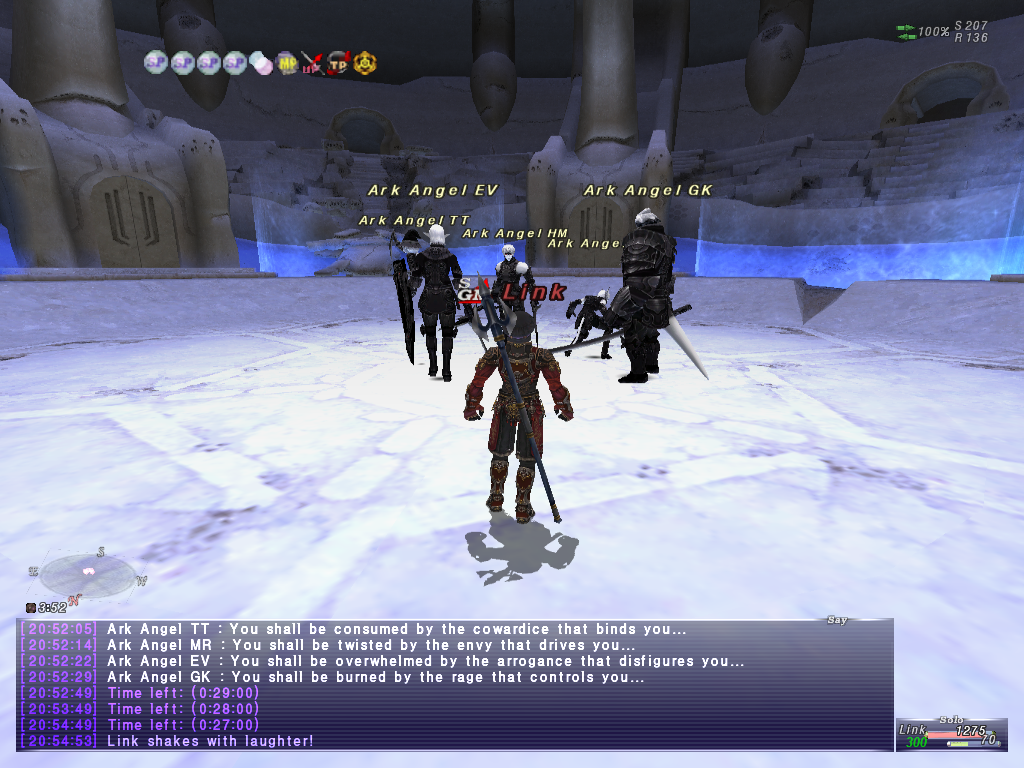Select the pink capsule medicine status icon

[x=261, y=63]
